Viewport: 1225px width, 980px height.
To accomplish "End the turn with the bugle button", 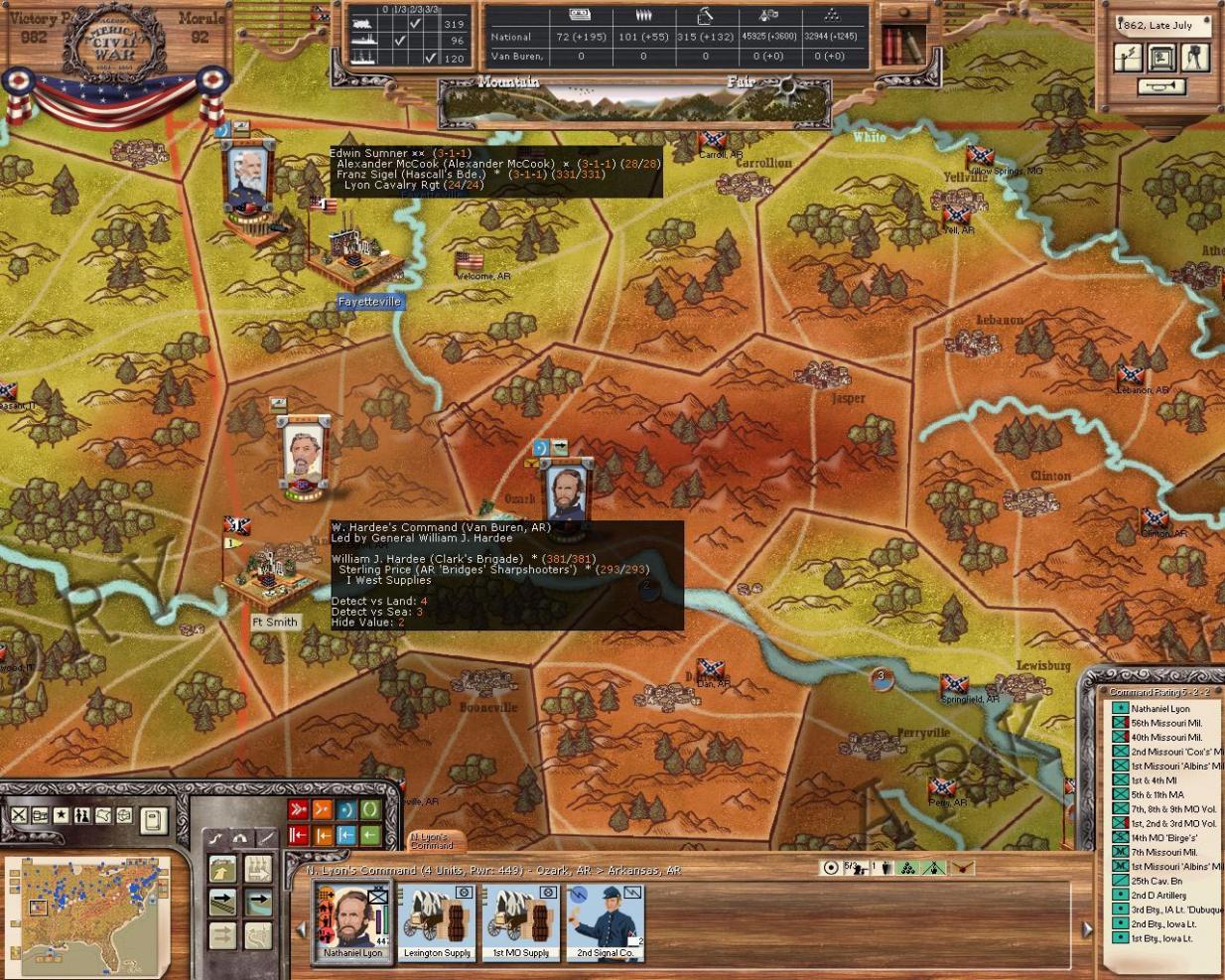I will click(1160, 87).
